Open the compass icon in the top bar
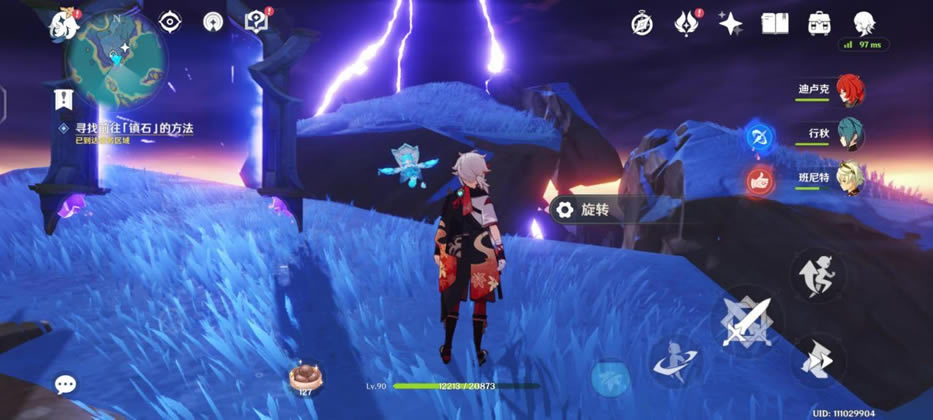The height and width of the screenshot is (420, 933). click(x=642, y=23)
